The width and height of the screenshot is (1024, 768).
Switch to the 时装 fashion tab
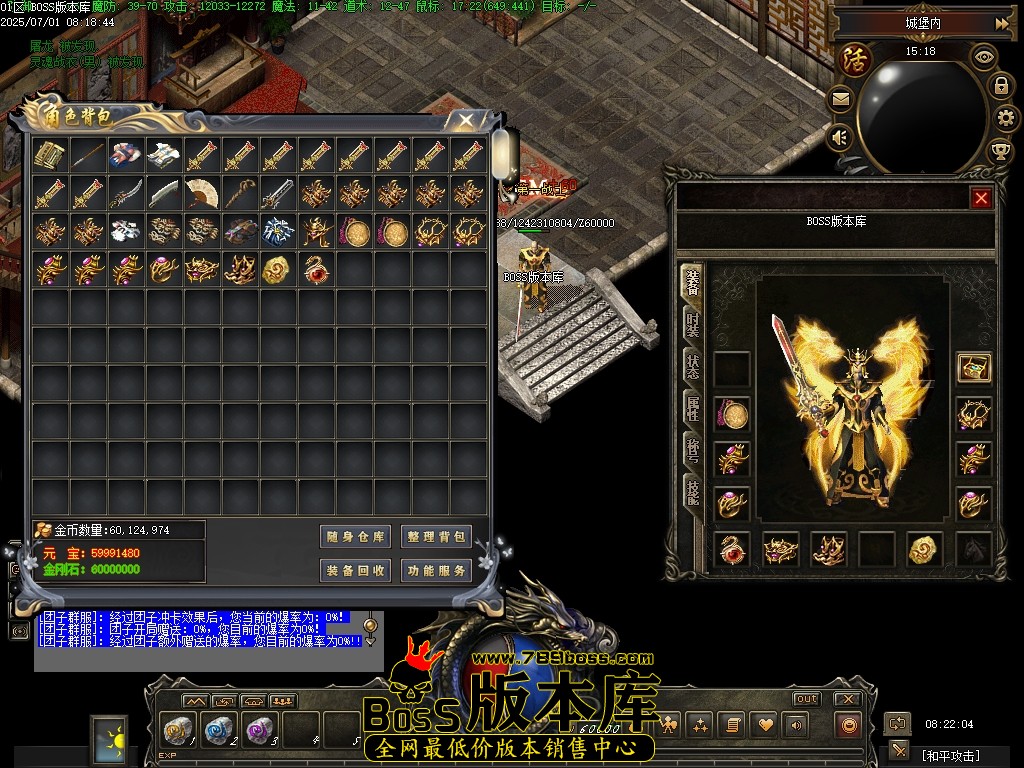(x=692, y=324)
